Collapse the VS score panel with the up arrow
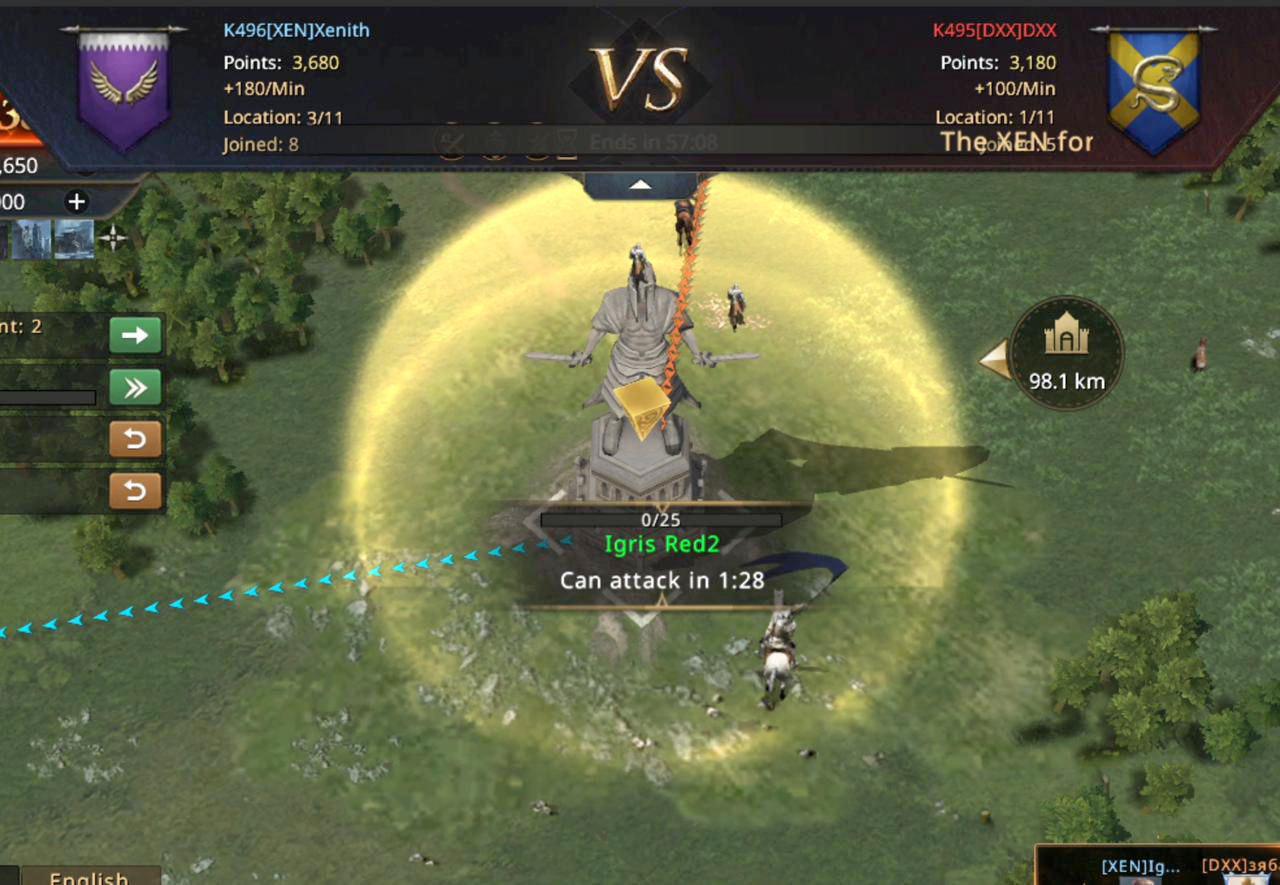 640,186
